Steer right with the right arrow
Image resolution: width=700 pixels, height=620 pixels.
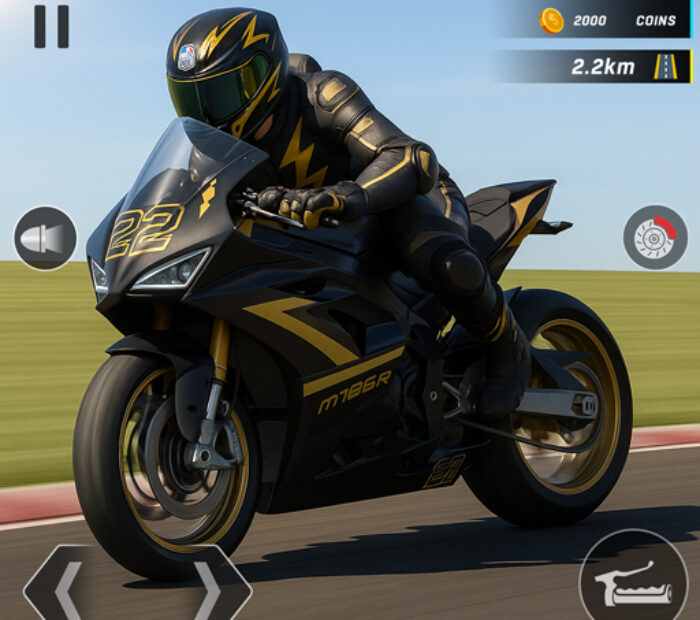[x=208, y=590]
